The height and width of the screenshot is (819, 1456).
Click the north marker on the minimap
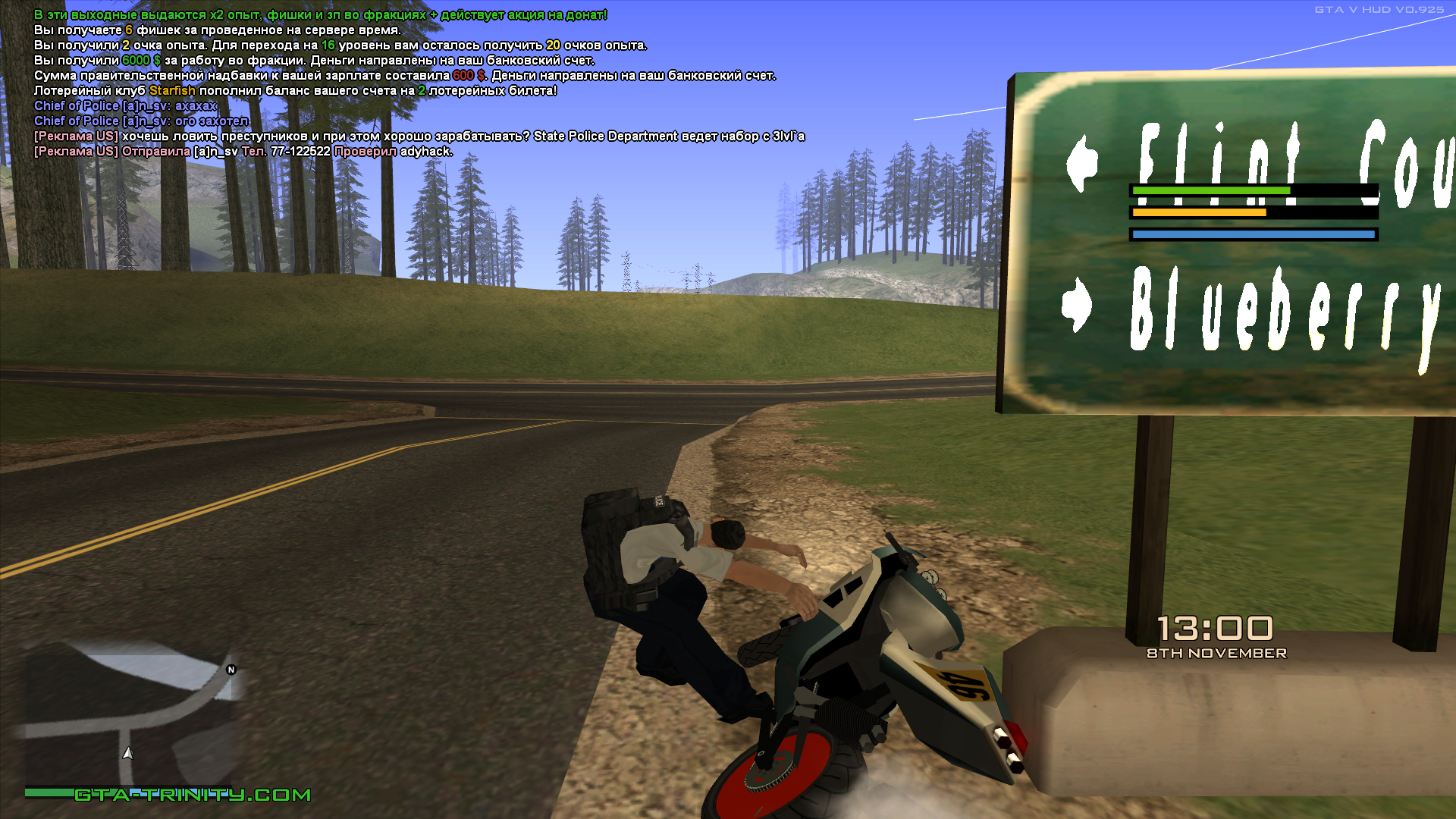(231, 670)
